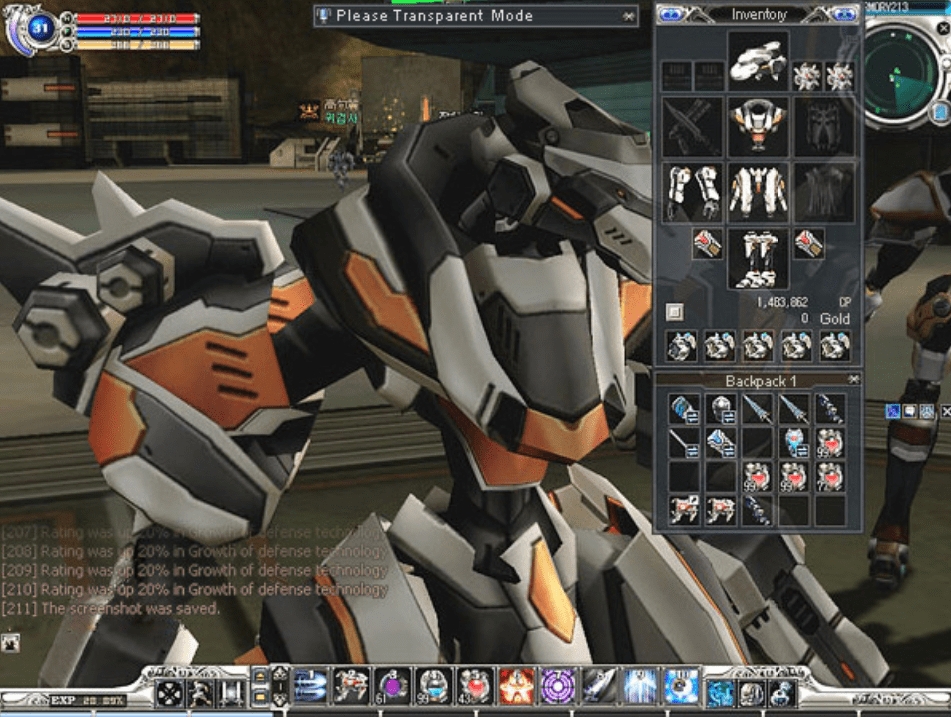951x717 pixels.
Task: Select the helmet item in Backpack 1
Action: (722, 409)
